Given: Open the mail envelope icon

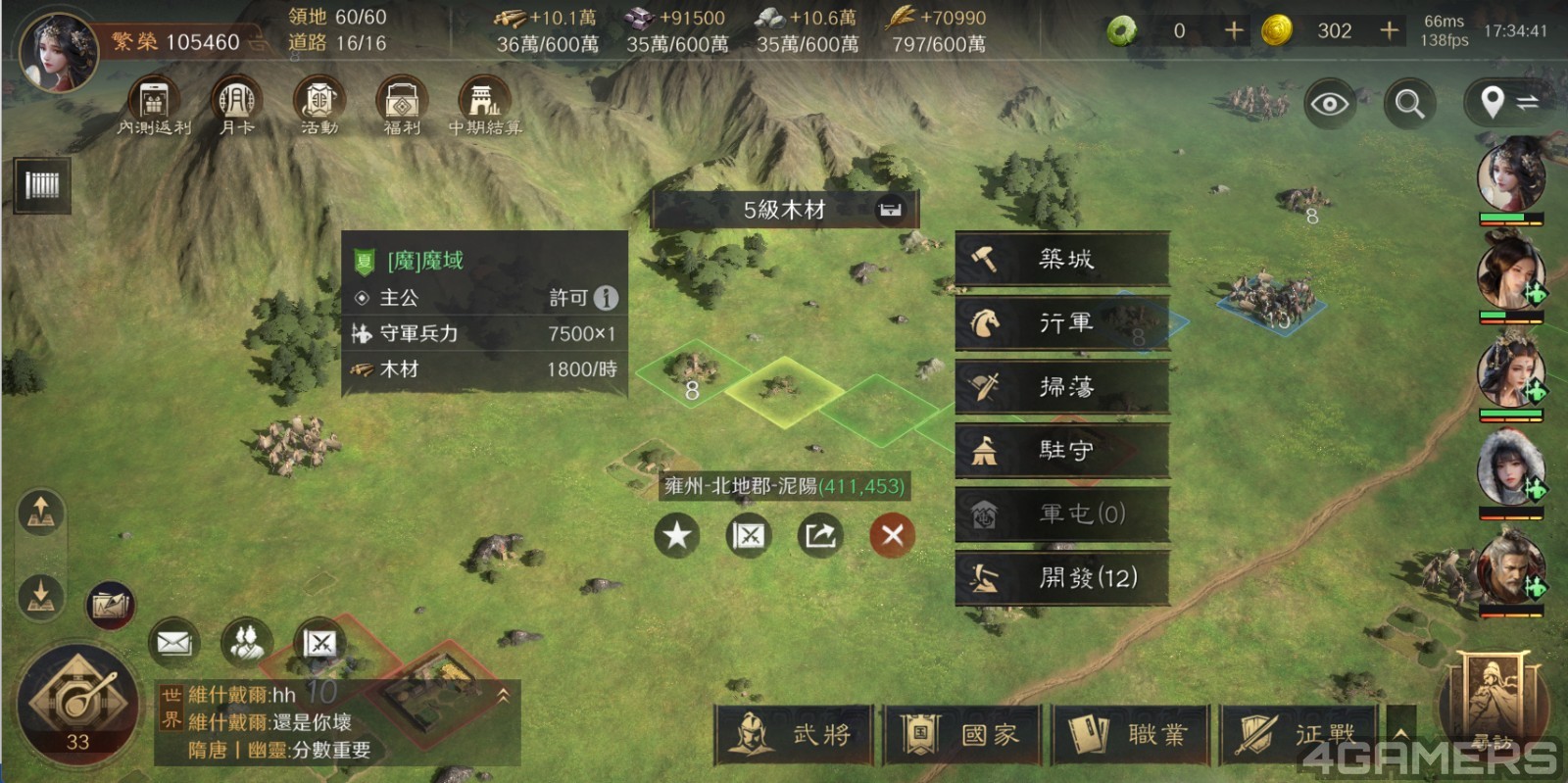Looking at the screenshot, I should 173,642.
